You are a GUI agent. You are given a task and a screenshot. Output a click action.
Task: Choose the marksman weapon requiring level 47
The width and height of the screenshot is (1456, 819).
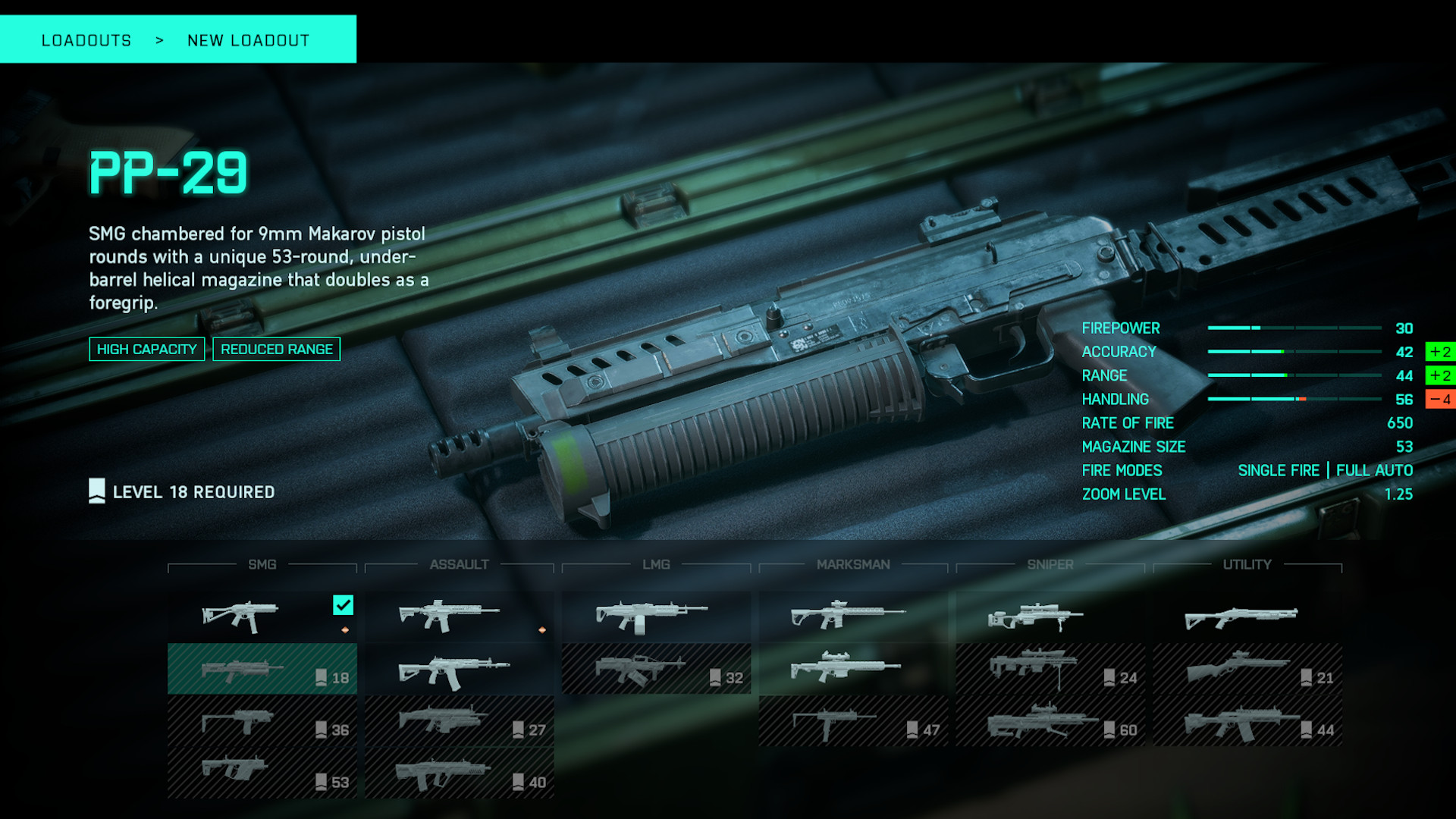[853, 721]
